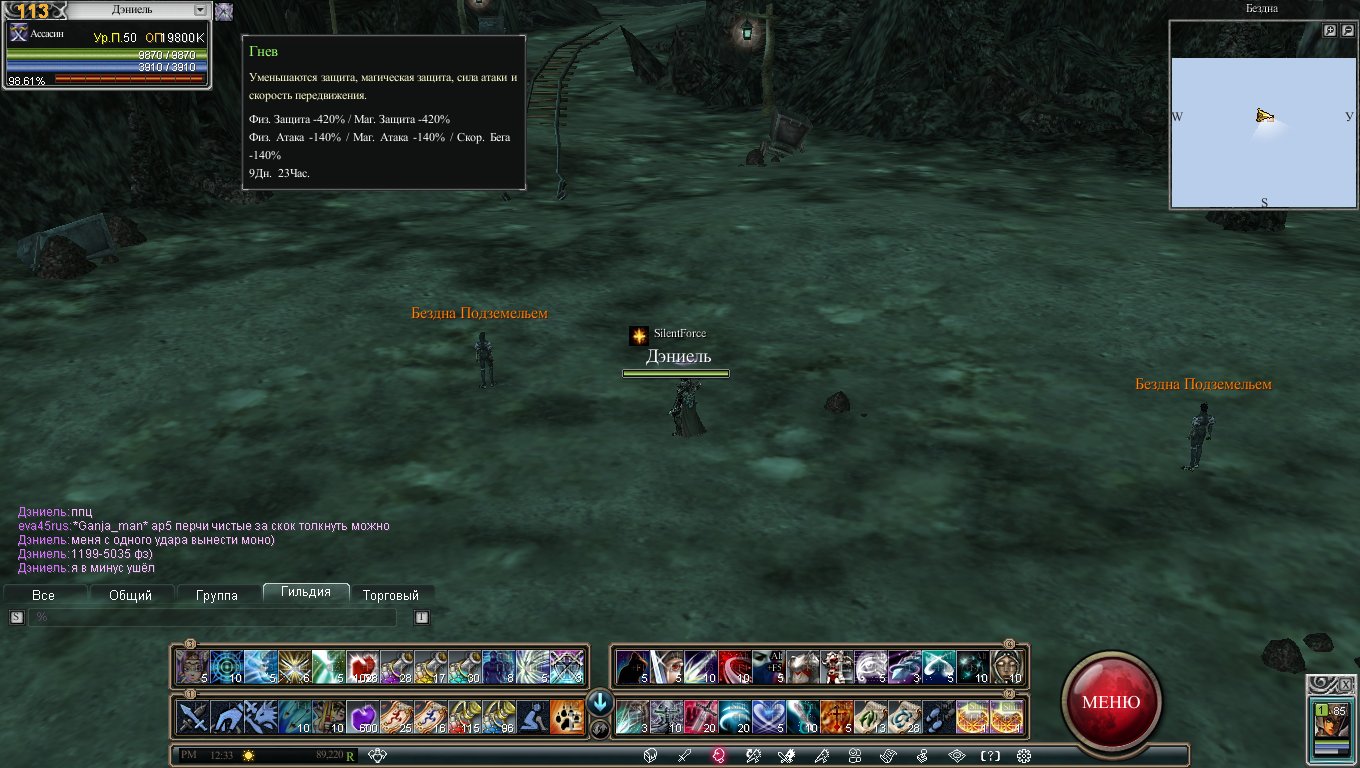Open the red МЕНЮ button
The image size is (1360, 768).
point(1111,701)
